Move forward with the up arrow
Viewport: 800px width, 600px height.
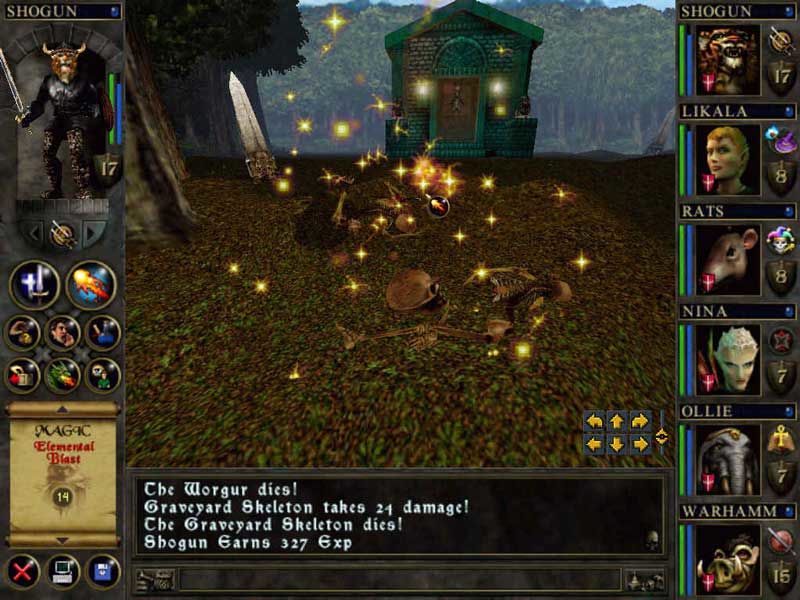point(617,420)
